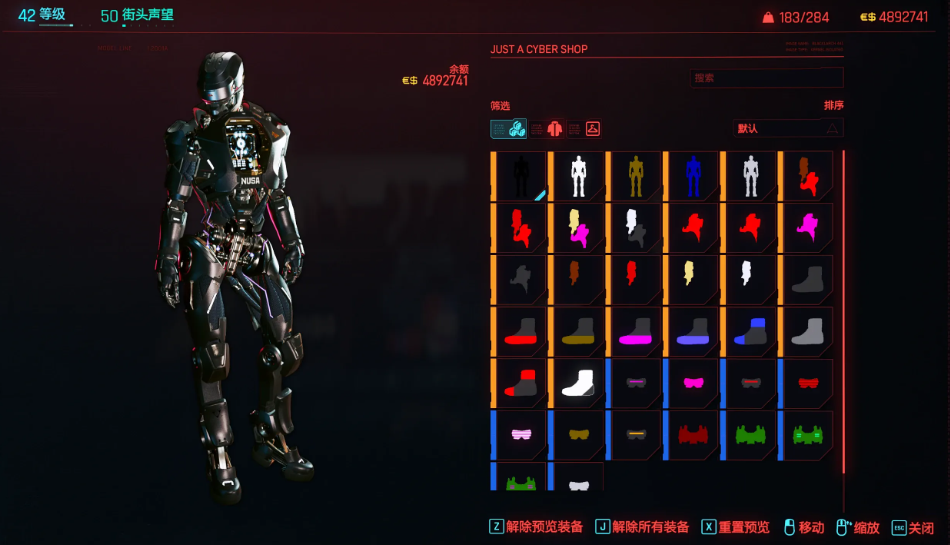
Task: Select the solid white boot item
Action: coord(578,384)
